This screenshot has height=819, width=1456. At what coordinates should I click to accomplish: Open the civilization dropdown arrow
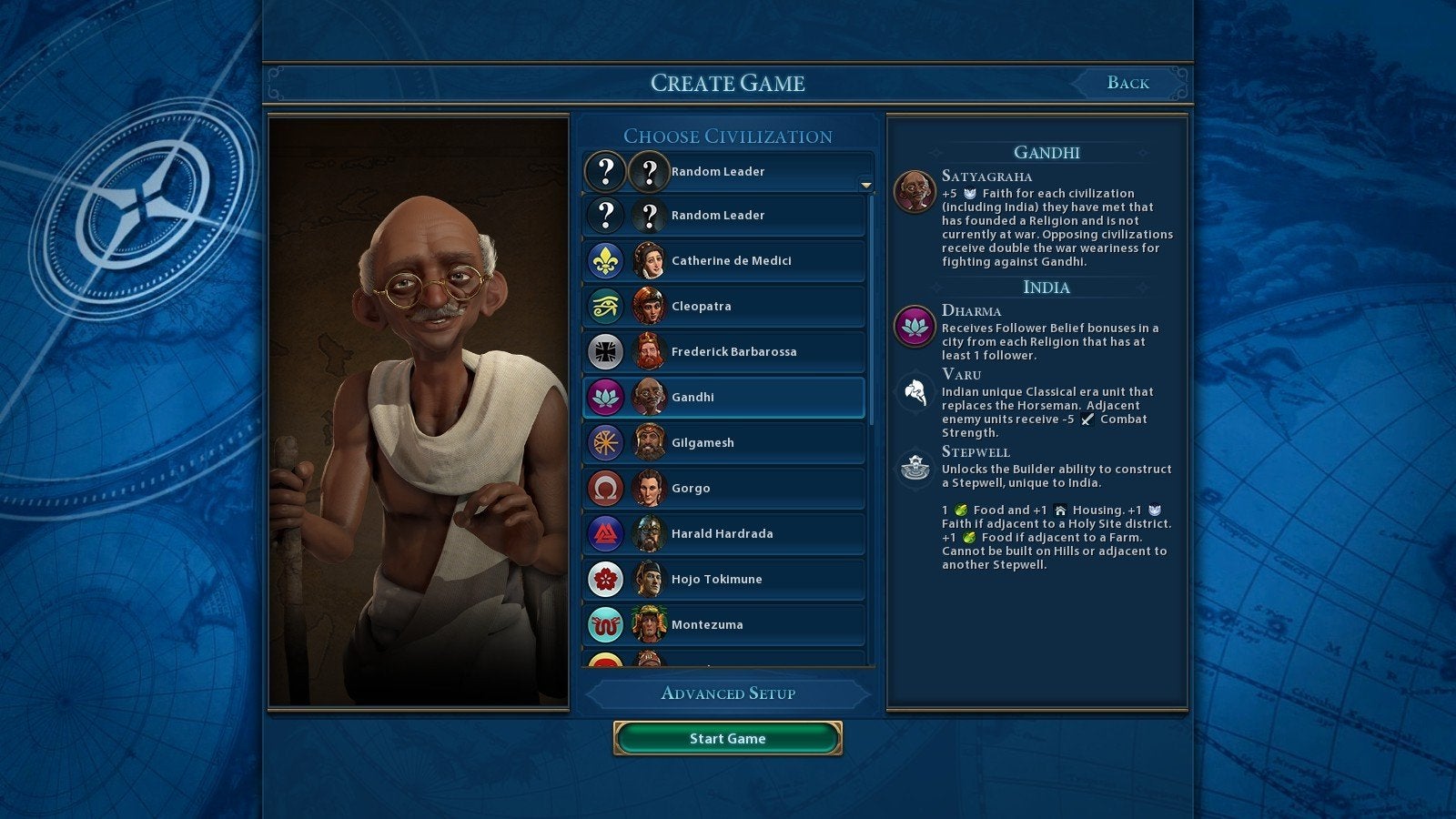pyautogui.click(x=865, y=185)
